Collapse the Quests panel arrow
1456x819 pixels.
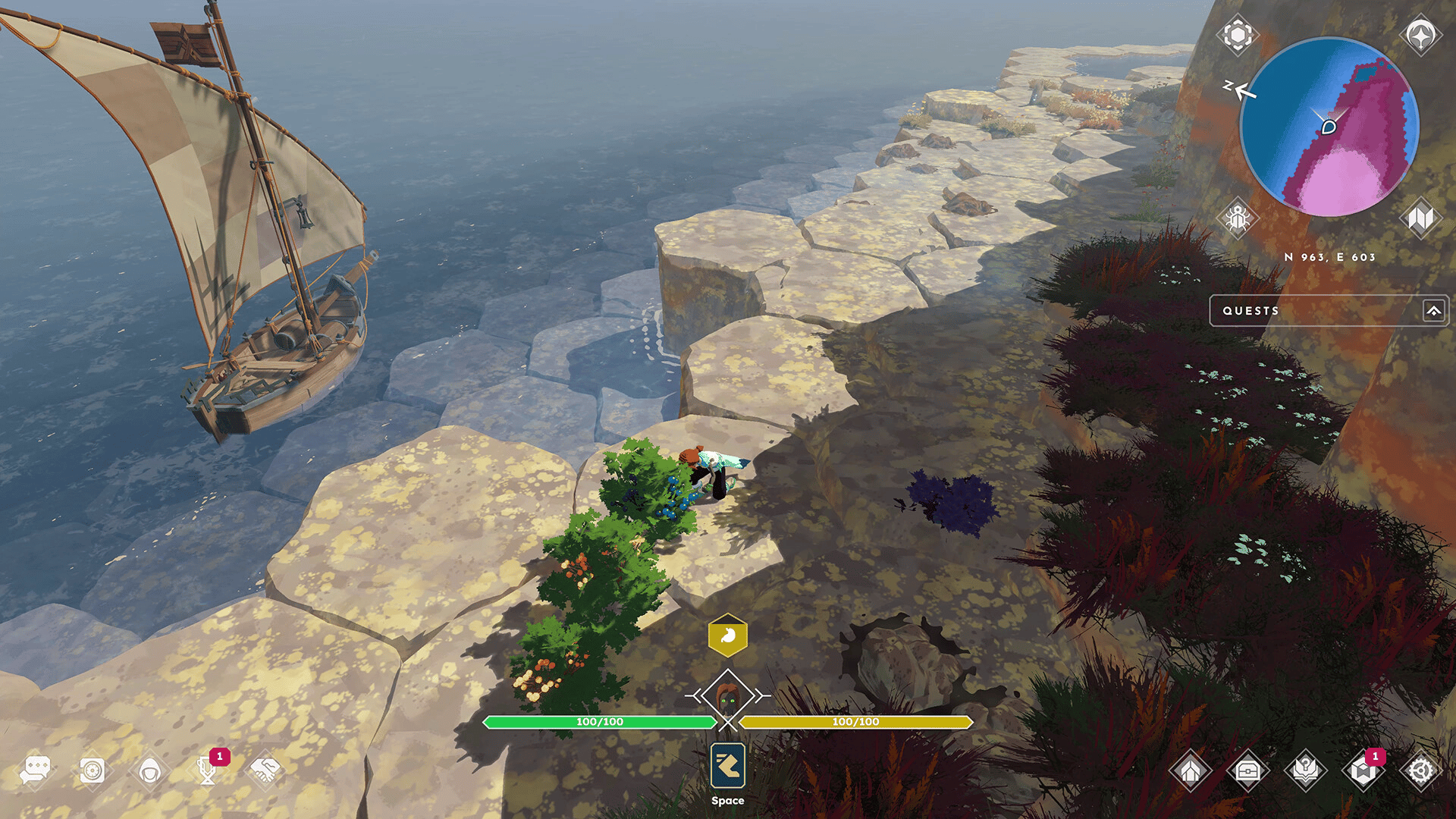click(1433, 311)
